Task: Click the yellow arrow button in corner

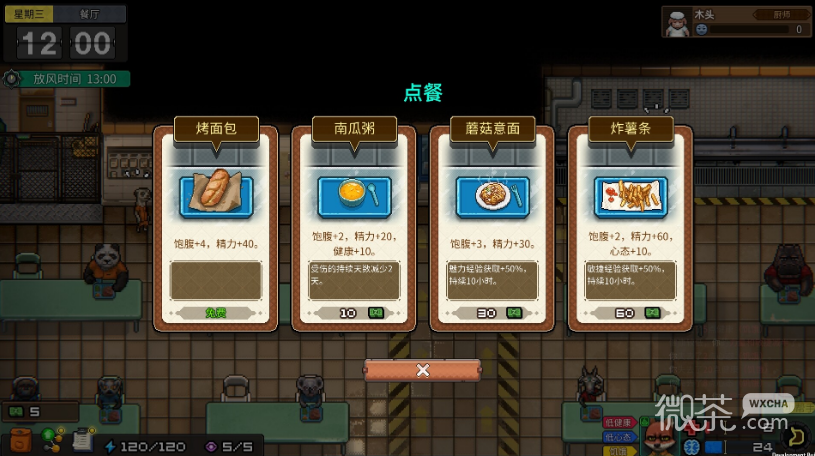Action: tap(798, 436)
